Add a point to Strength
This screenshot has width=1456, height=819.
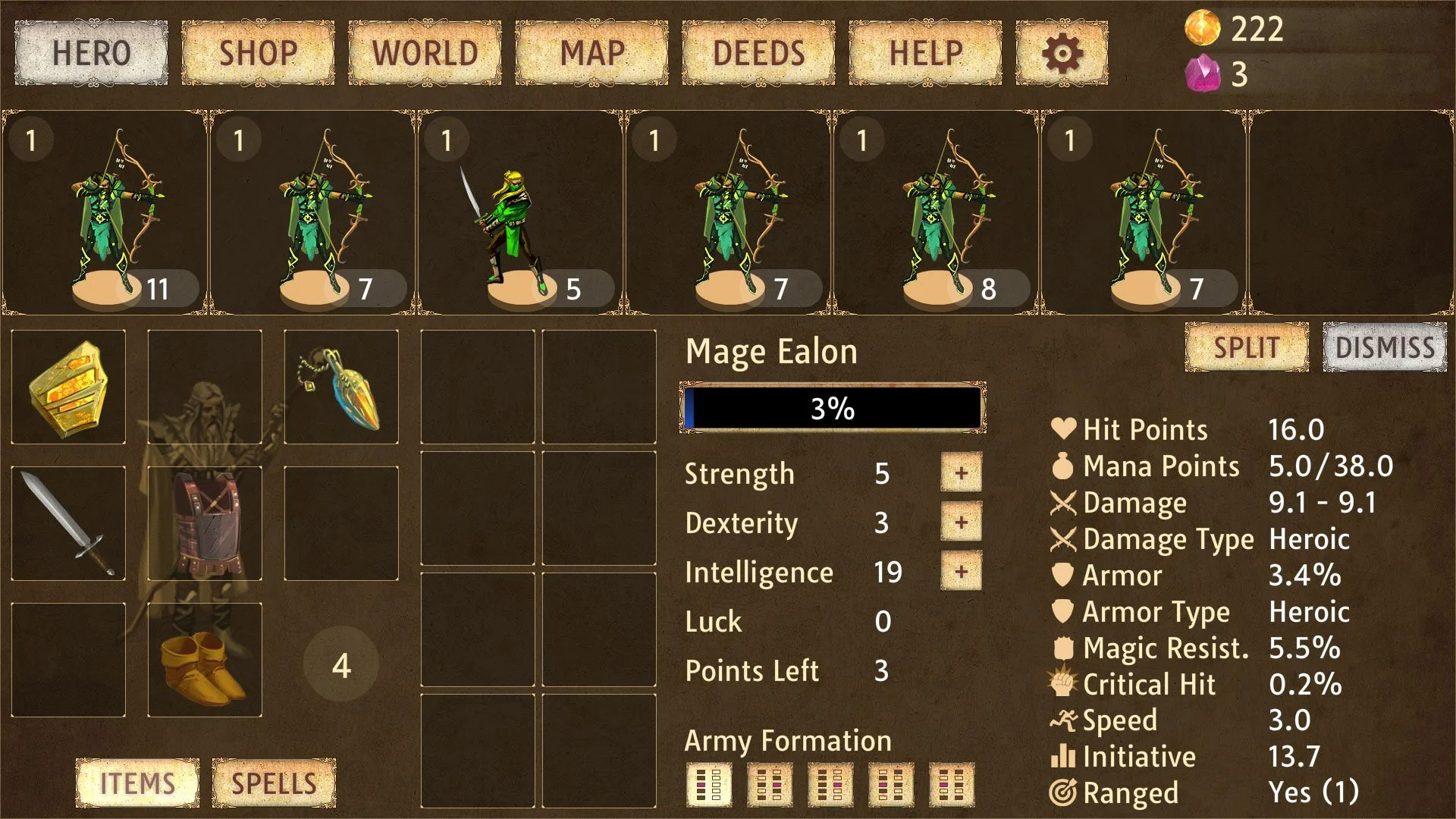pos(961,473)
